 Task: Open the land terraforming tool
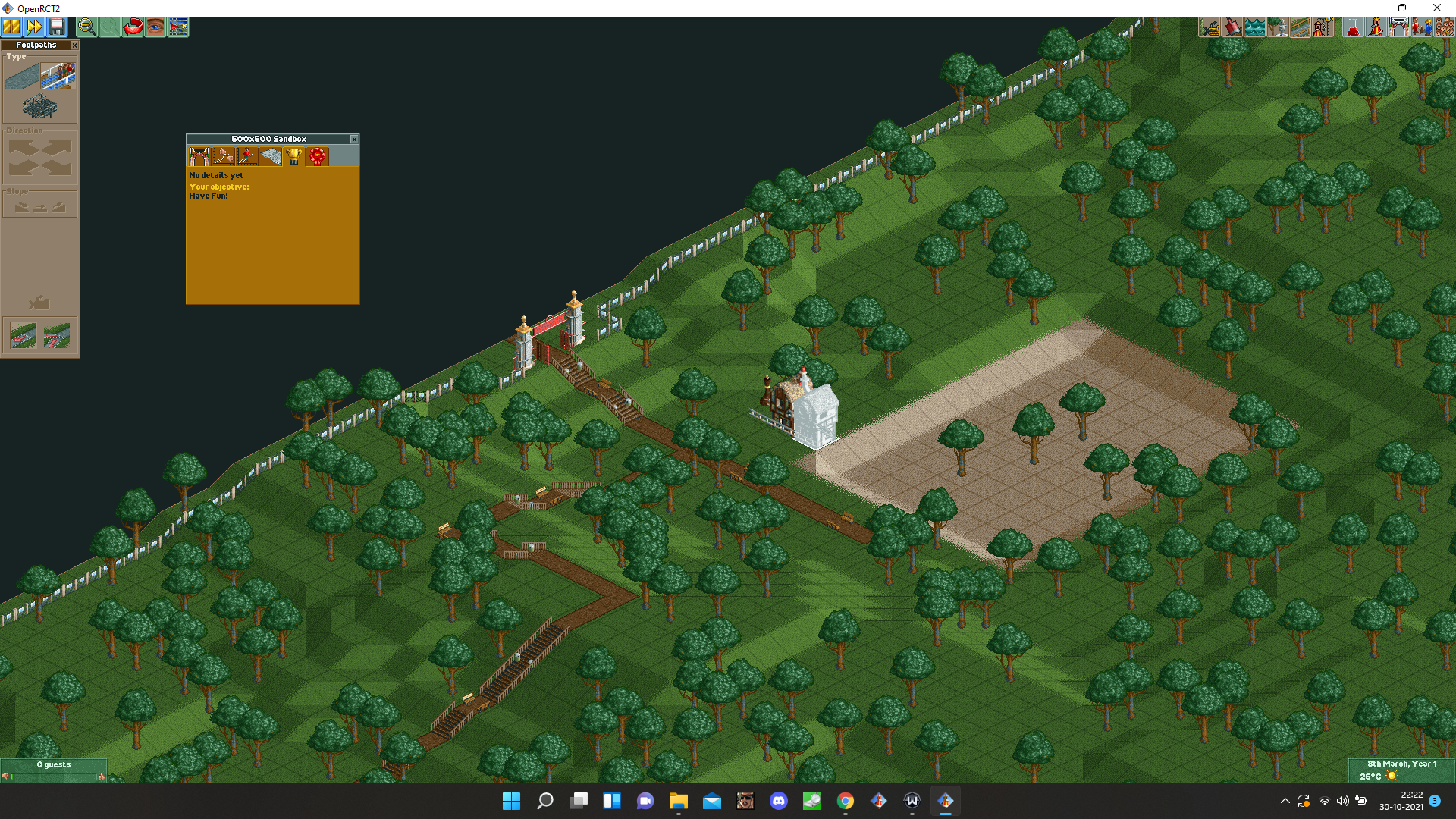(x=1230, y=27)
